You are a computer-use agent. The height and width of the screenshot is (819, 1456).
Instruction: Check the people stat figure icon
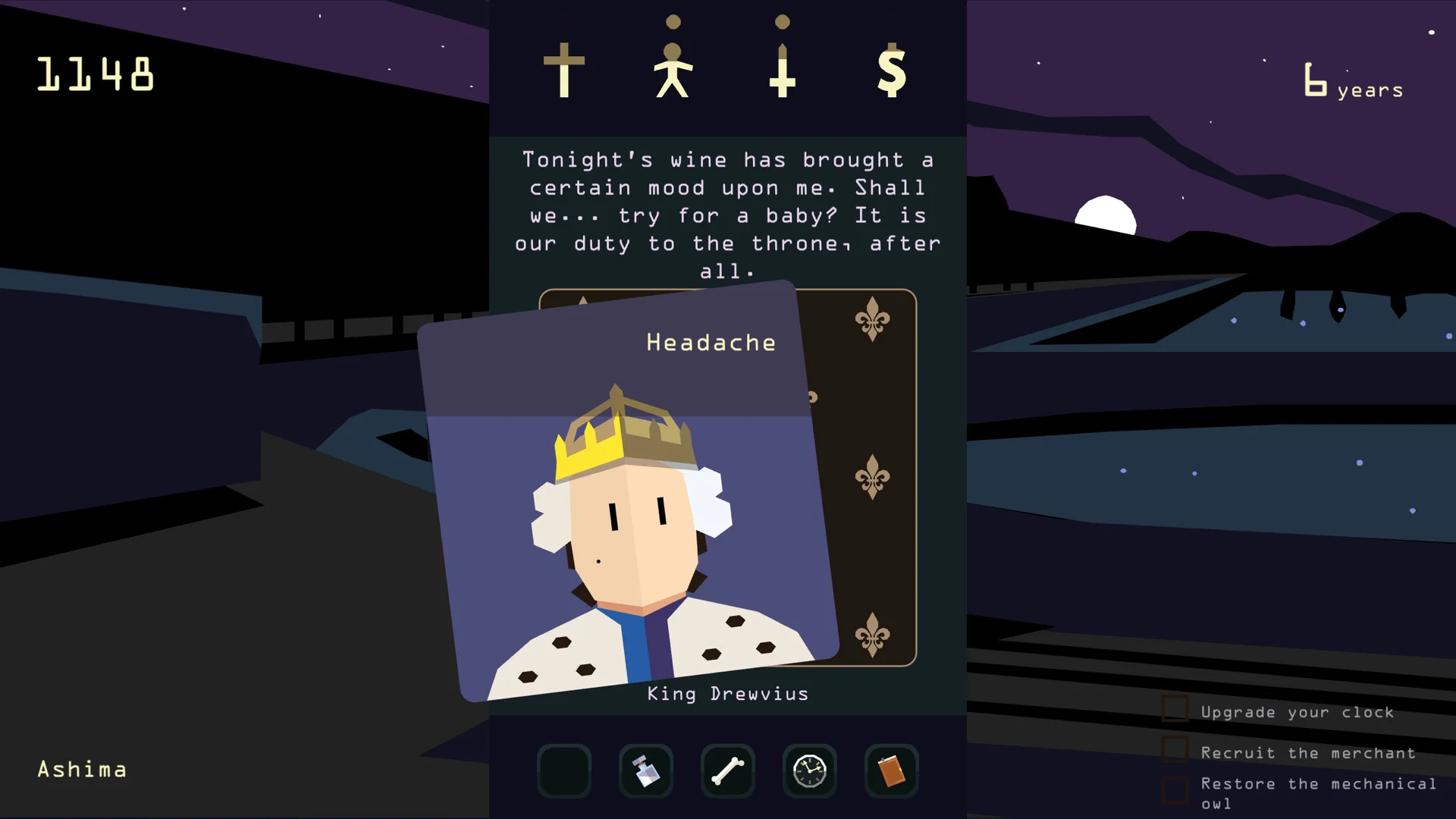[x=673, y=68]
